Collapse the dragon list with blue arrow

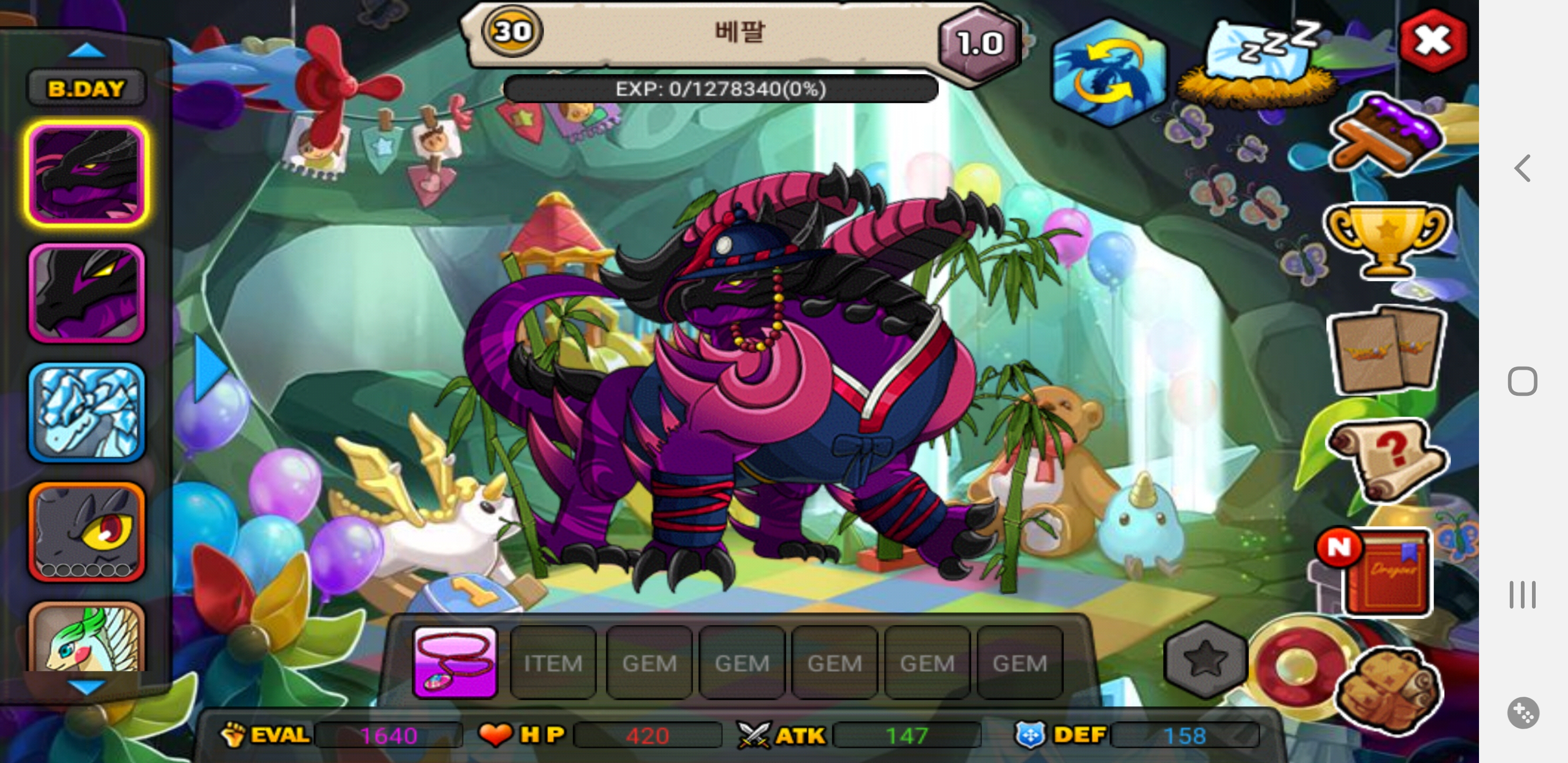tap(209, 368)
